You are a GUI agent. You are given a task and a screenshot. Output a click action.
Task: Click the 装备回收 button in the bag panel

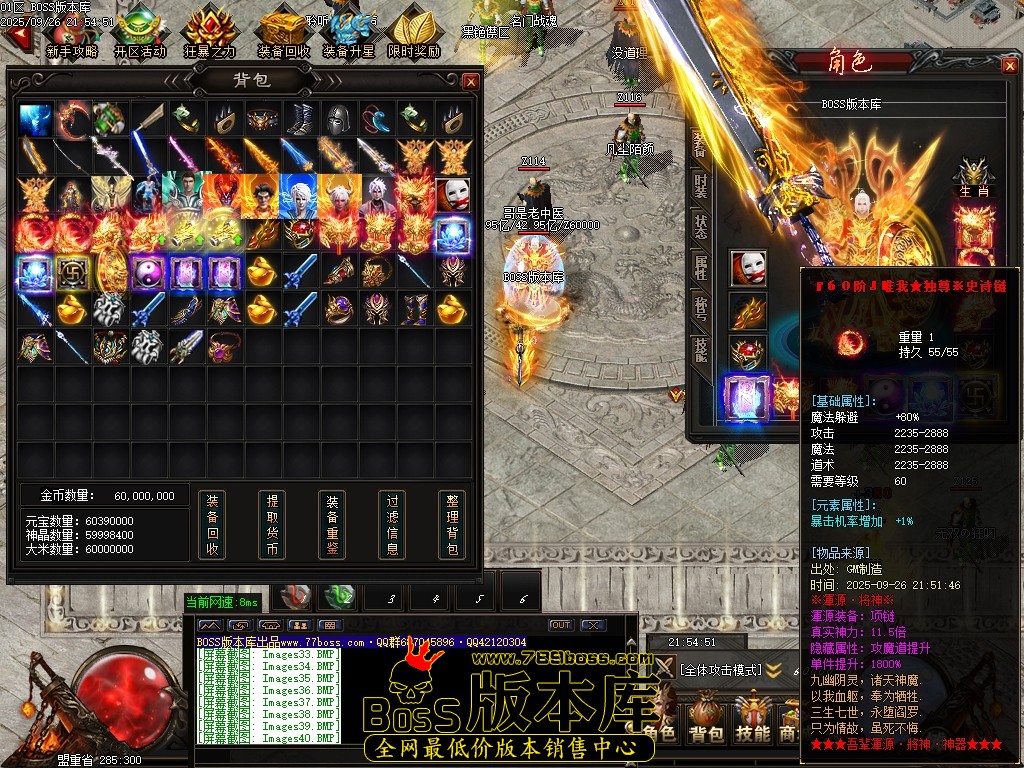(211, 524)
